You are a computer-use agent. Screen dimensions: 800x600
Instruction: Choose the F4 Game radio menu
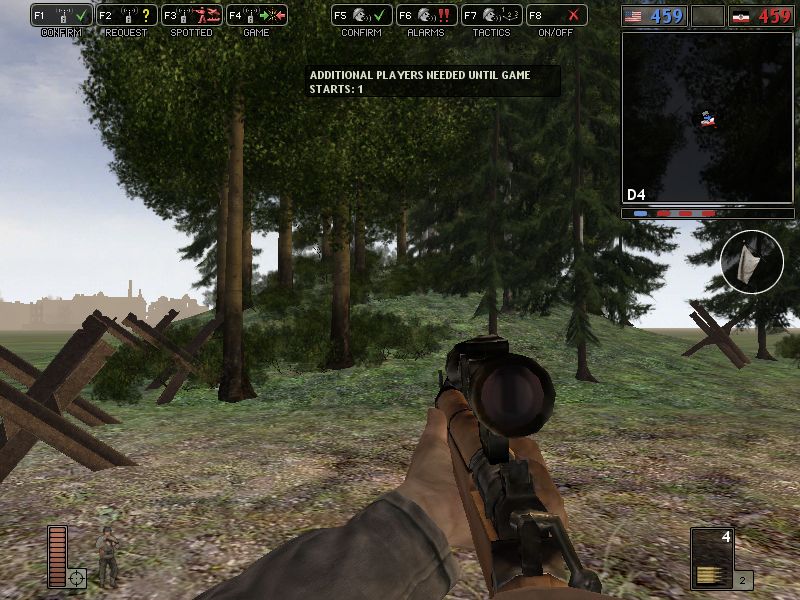tap(257, 16)
